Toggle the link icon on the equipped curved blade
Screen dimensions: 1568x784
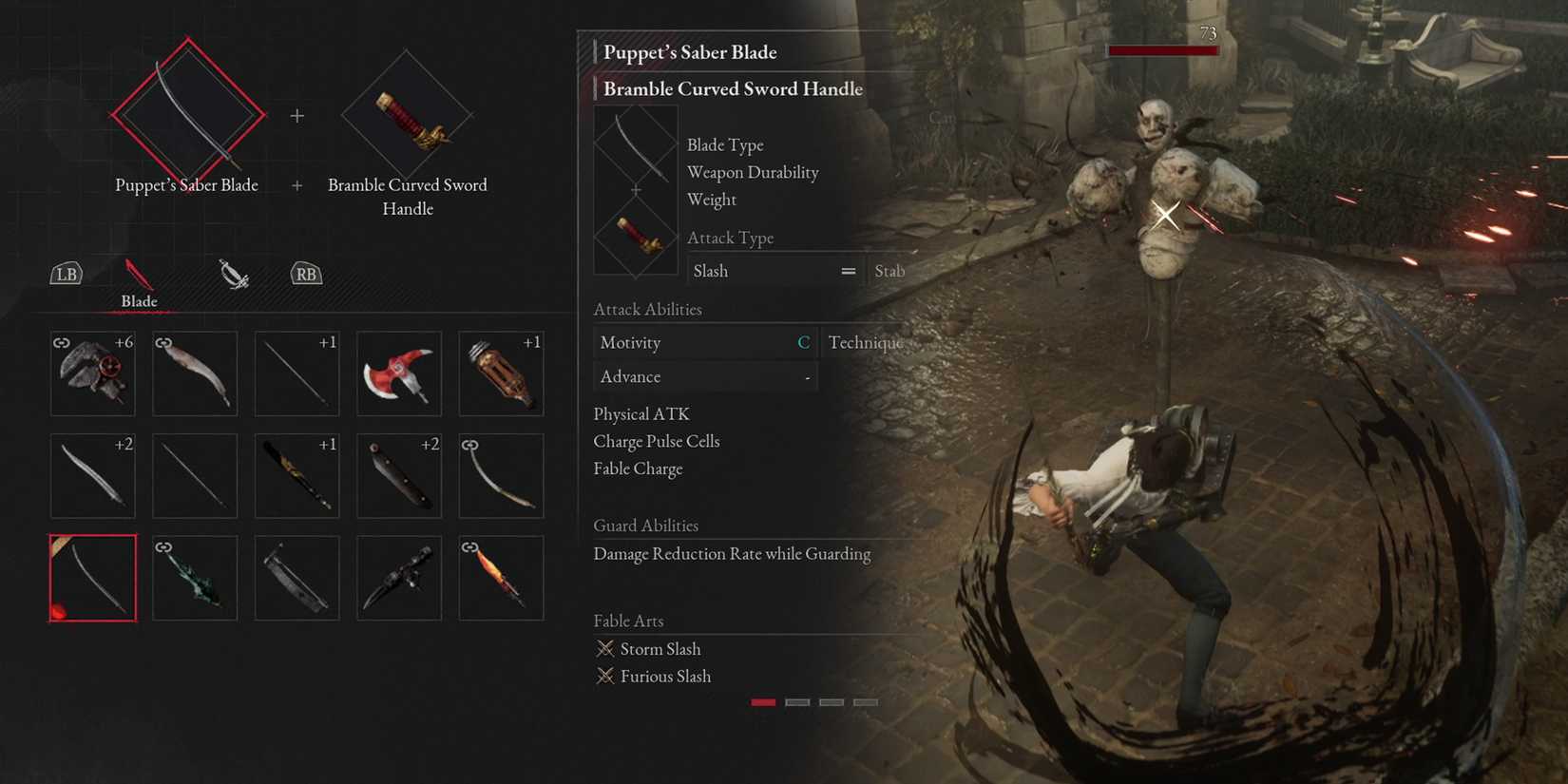468,442
